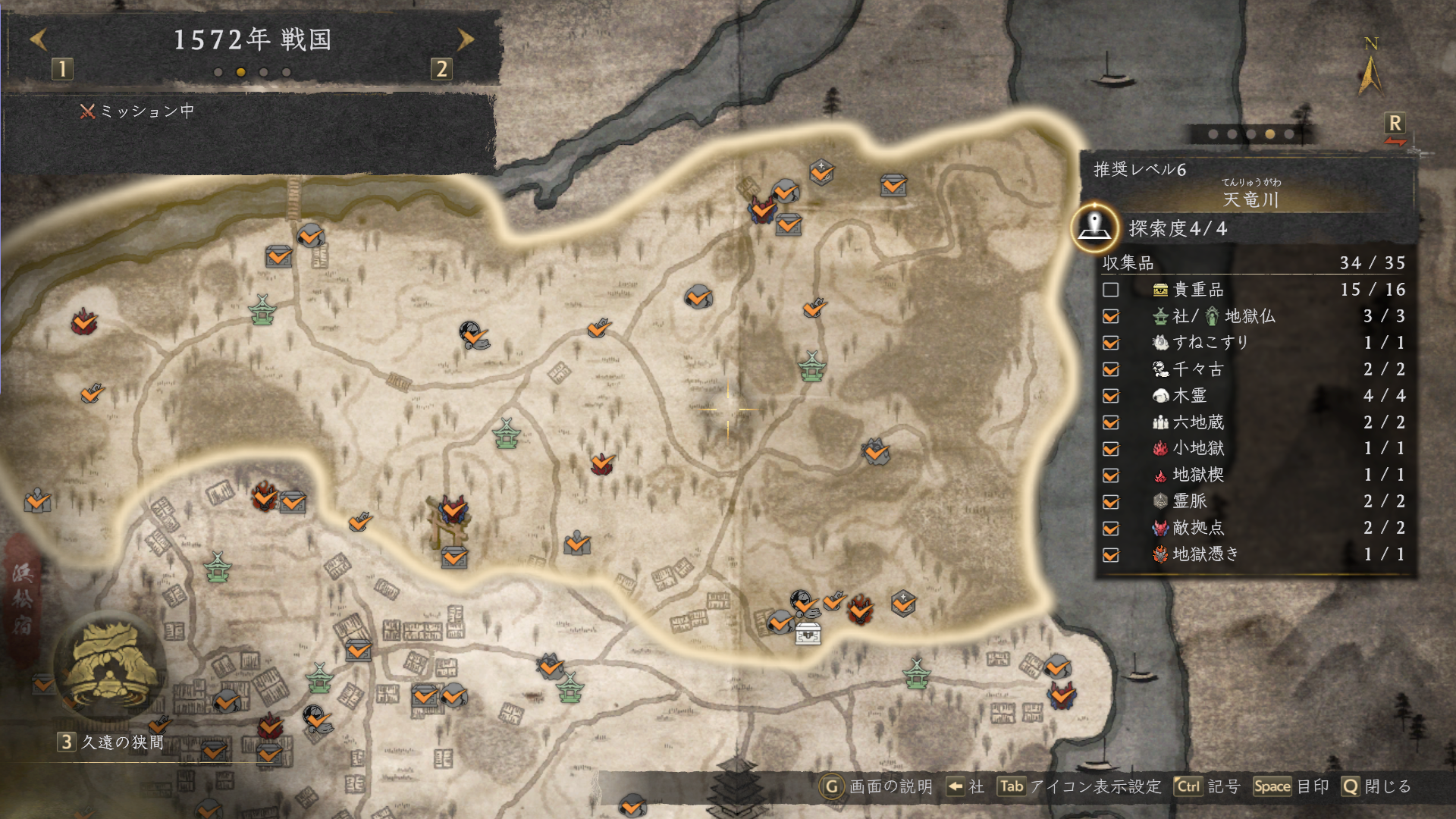Screen dimensions: 1456x819
Task: Toggle the 地獄憑き filter checkbox
Action: 1111,555
